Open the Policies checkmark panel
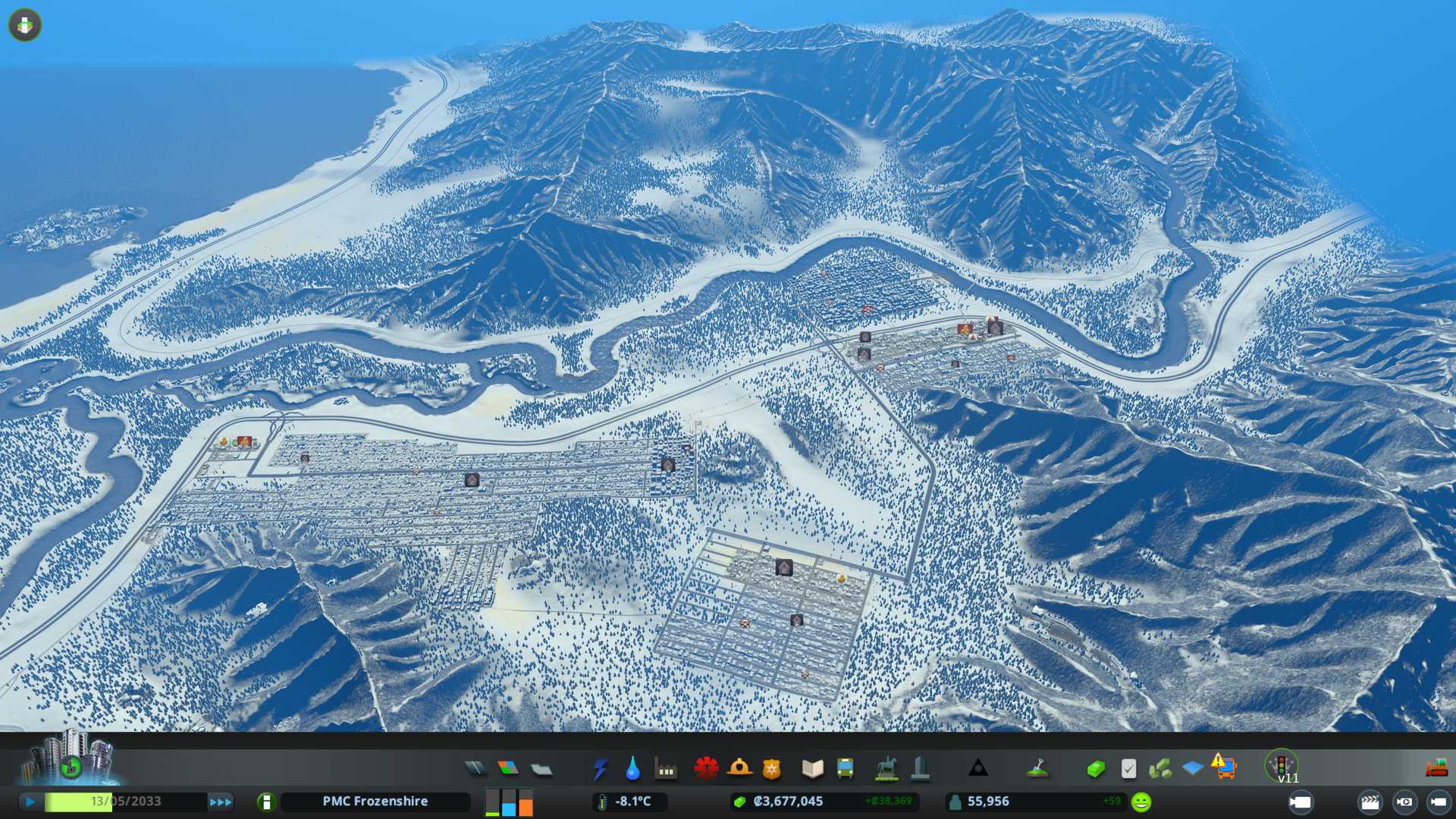Screen dimensions: 1456x819 [1128, 769]
